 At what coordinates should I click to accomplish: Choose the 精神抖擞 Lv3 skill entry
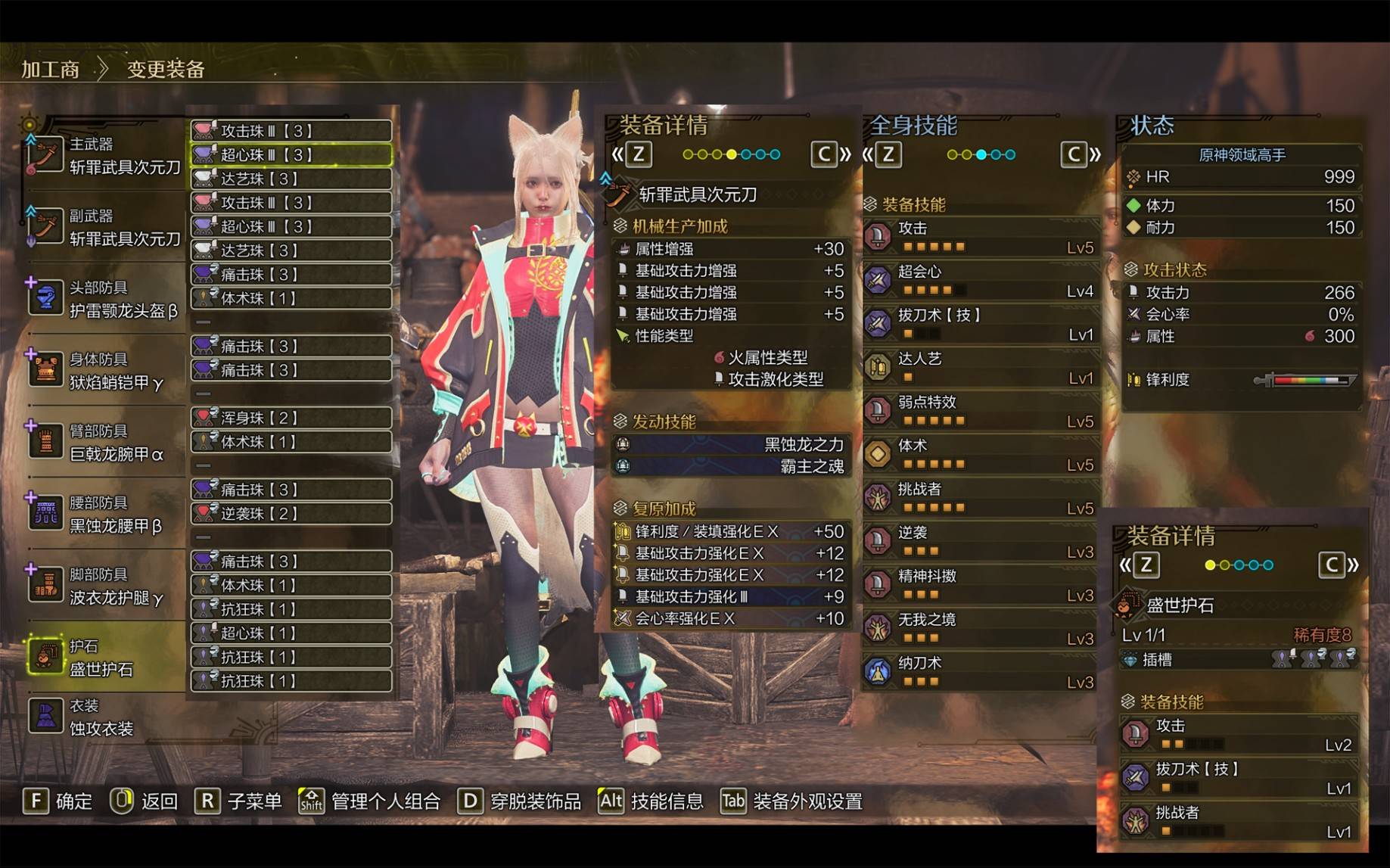click(x=981, y=585)
